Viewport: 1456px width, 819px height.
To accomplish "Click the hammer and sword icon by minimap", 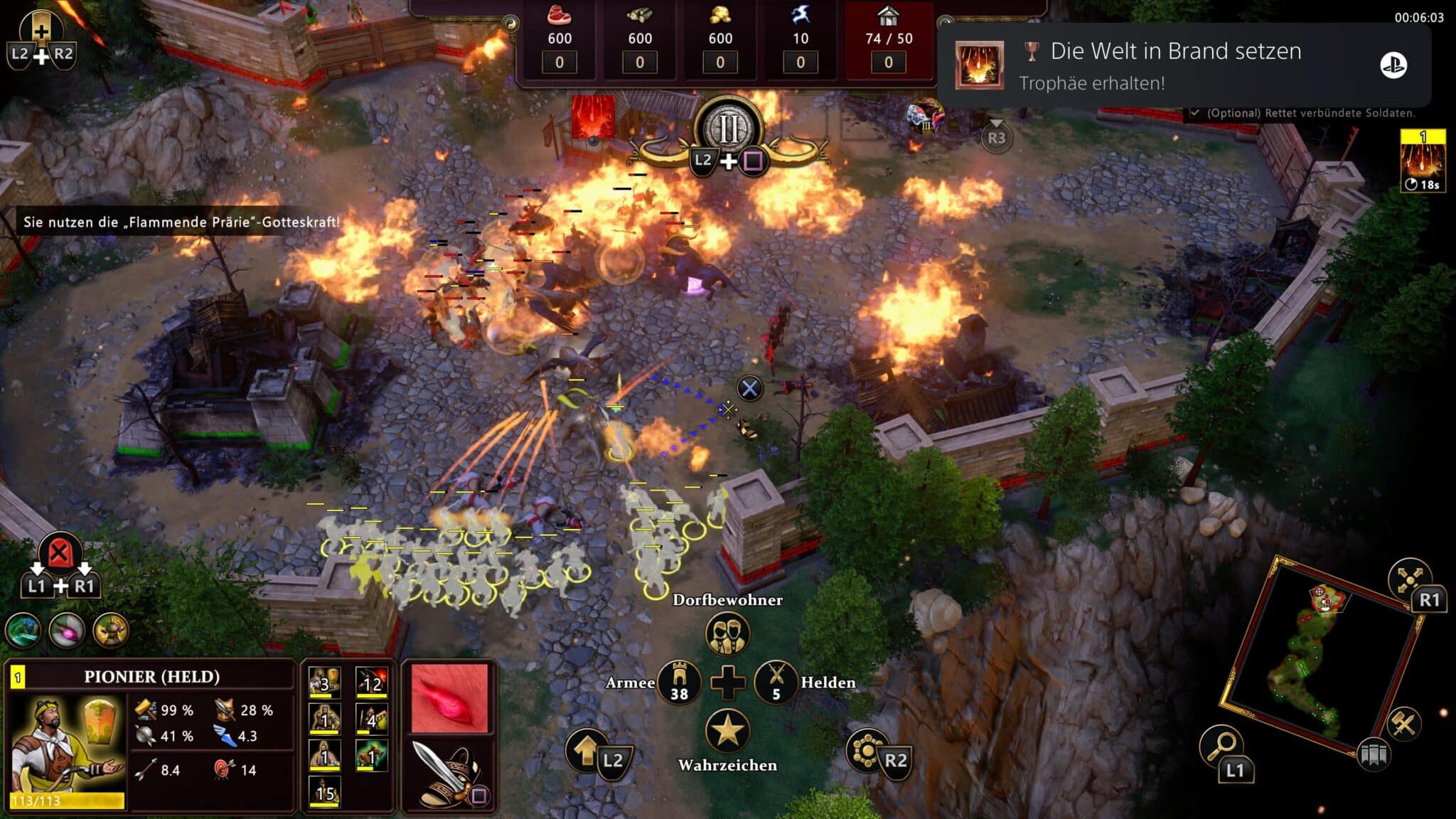I will click(x=1403, y=724).
